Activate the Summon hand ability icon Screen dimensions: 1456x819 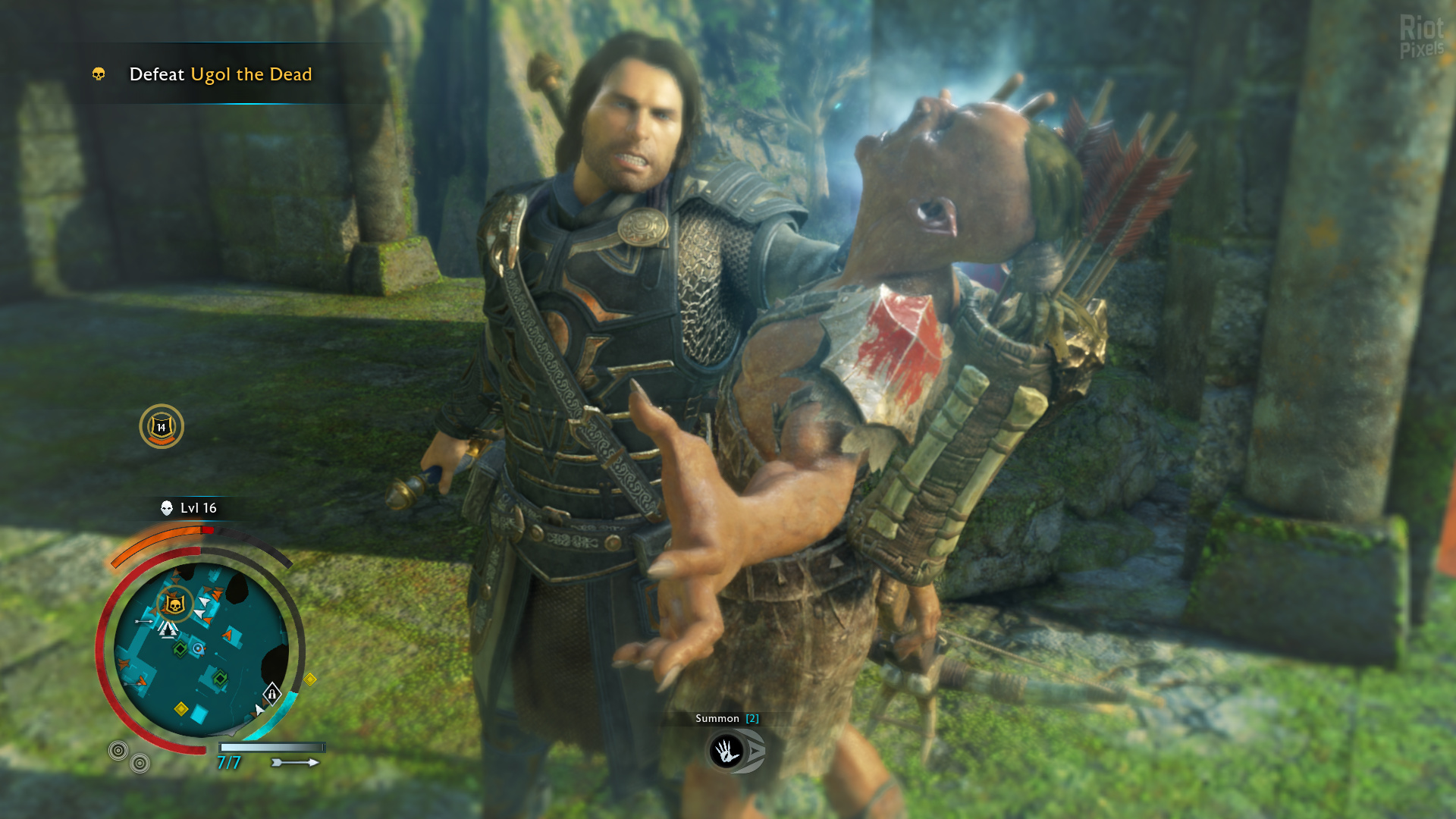[726, 752]
